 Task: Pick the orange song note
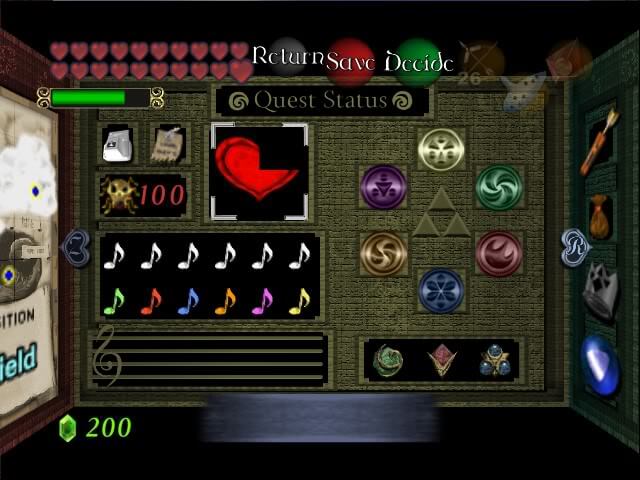225,300
